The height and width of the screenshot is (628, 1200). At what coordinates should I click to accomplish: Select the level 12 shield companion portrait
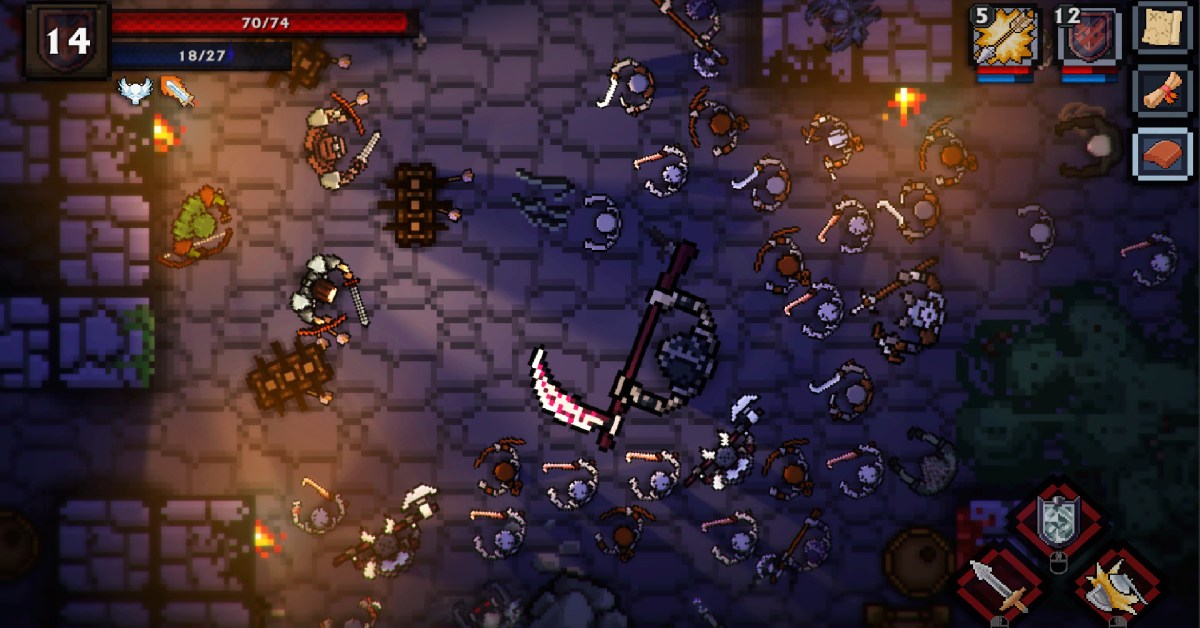point(1087,38)
